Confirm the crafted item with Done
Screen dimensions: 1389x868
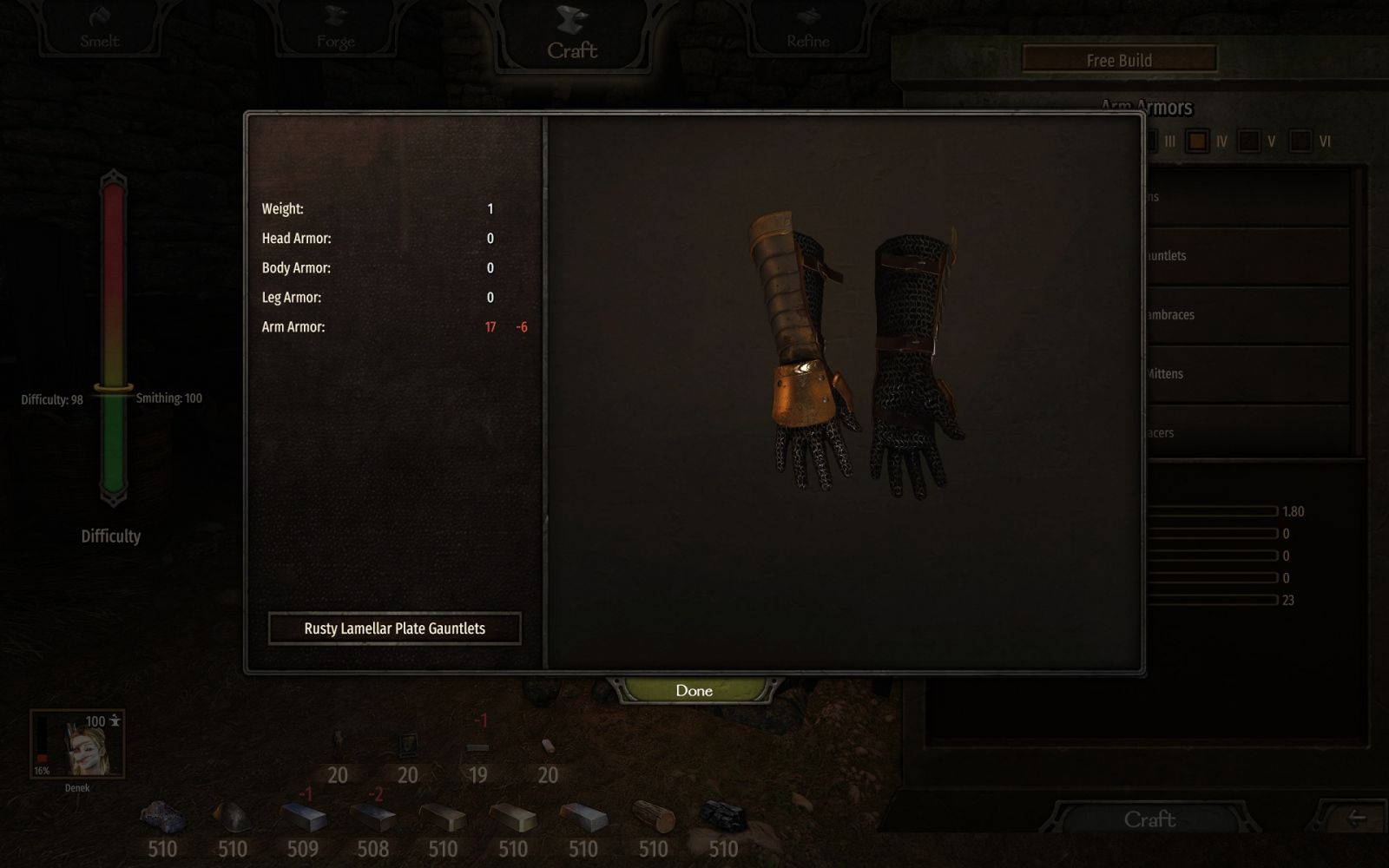[694, 691]
